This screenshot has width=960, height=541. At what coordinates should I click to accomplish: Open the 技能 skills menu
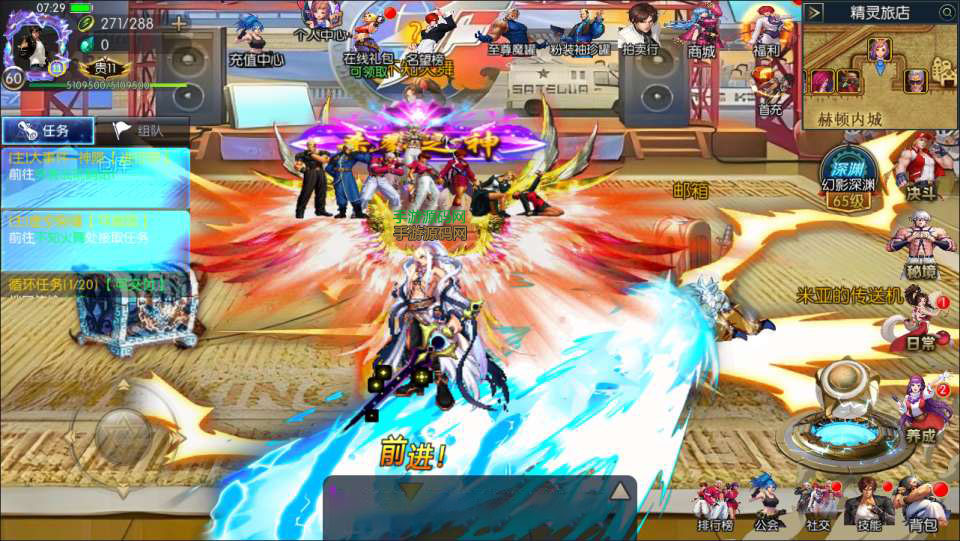[x=868, y=503]
